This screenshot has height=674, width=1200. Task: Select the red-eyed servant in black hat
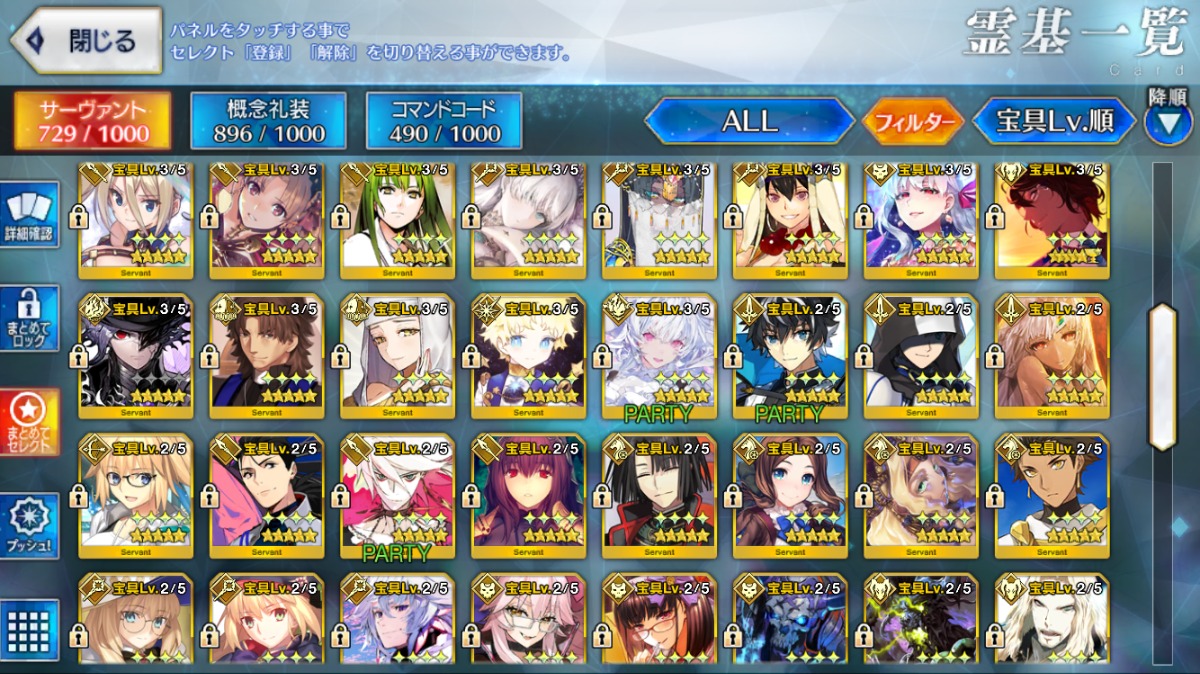[x=136, y=357]
